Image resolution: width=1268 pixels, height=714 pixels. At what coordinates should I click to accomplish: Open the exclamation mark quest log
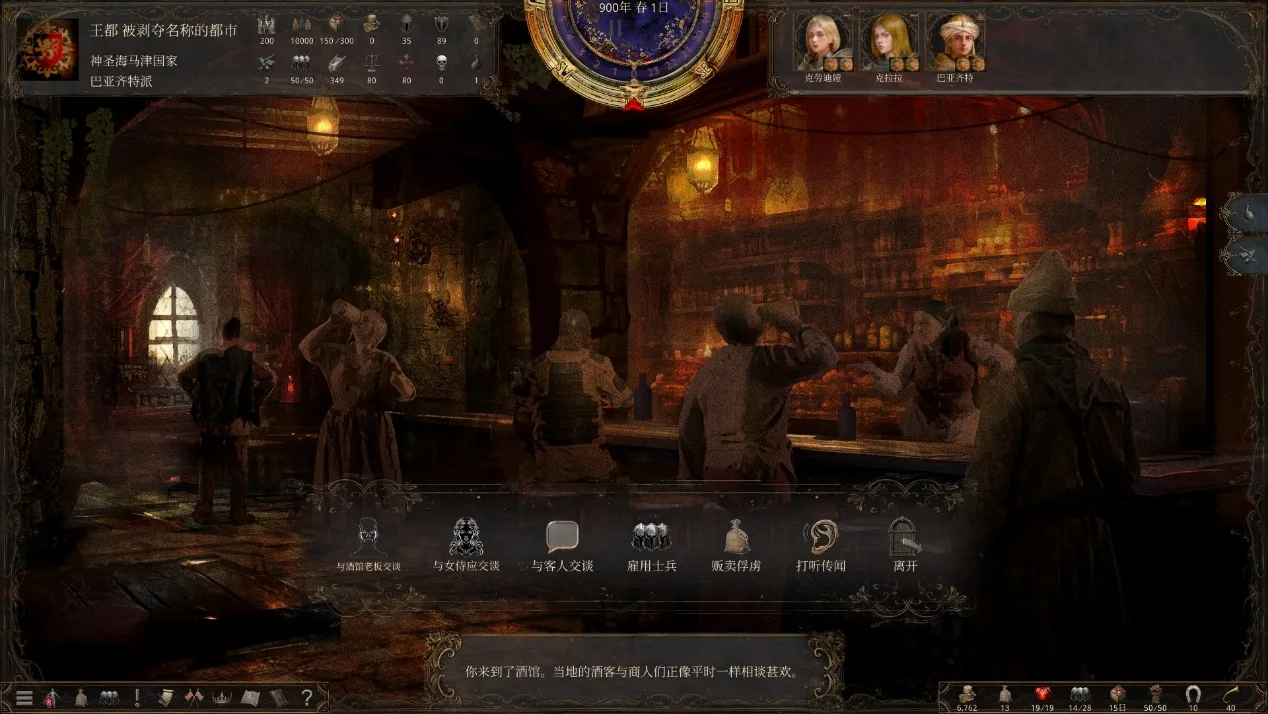coord(137,697)
